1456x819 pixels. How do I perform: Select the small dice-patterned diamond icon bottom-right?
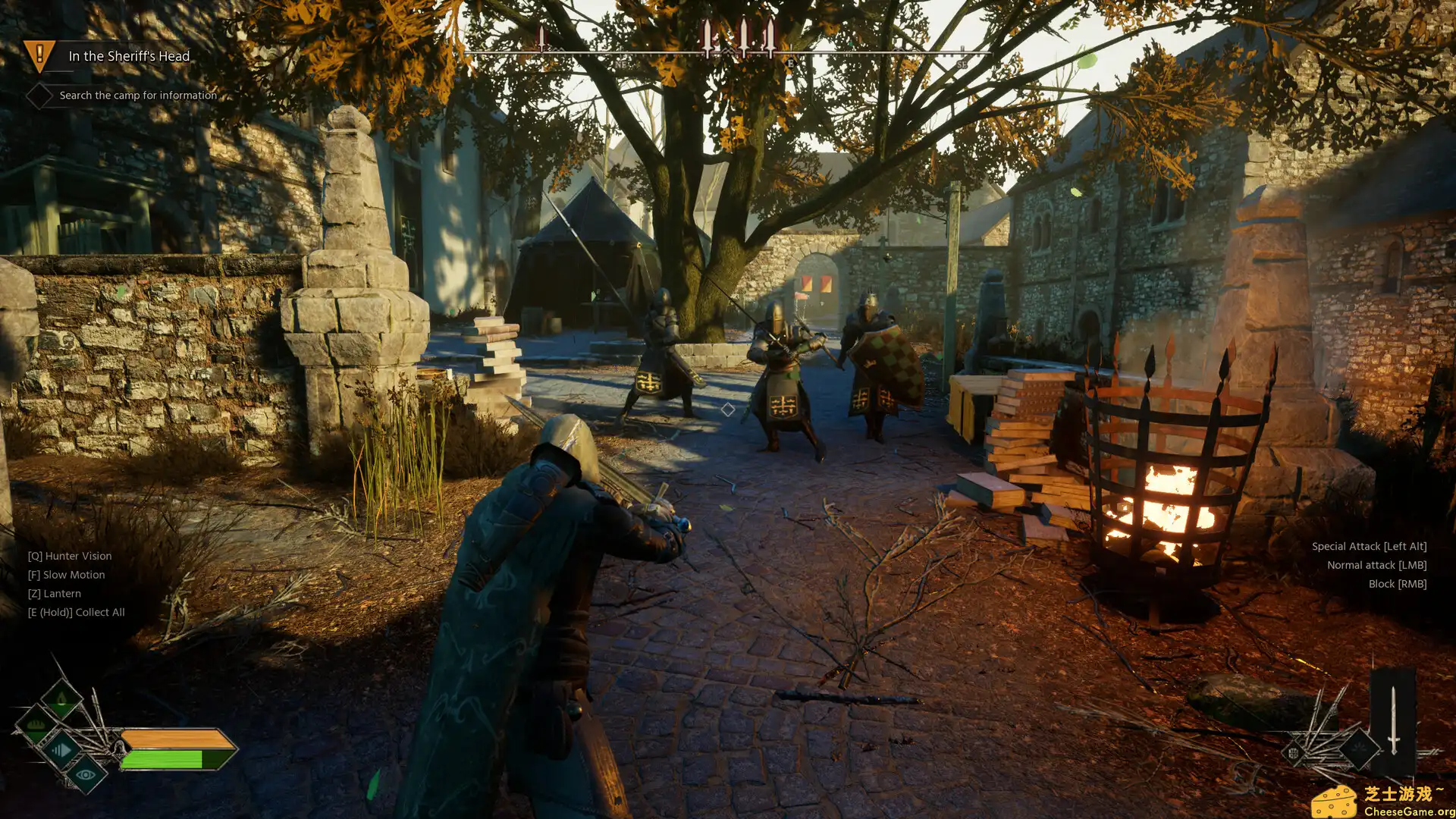[x=1294, y=752]
